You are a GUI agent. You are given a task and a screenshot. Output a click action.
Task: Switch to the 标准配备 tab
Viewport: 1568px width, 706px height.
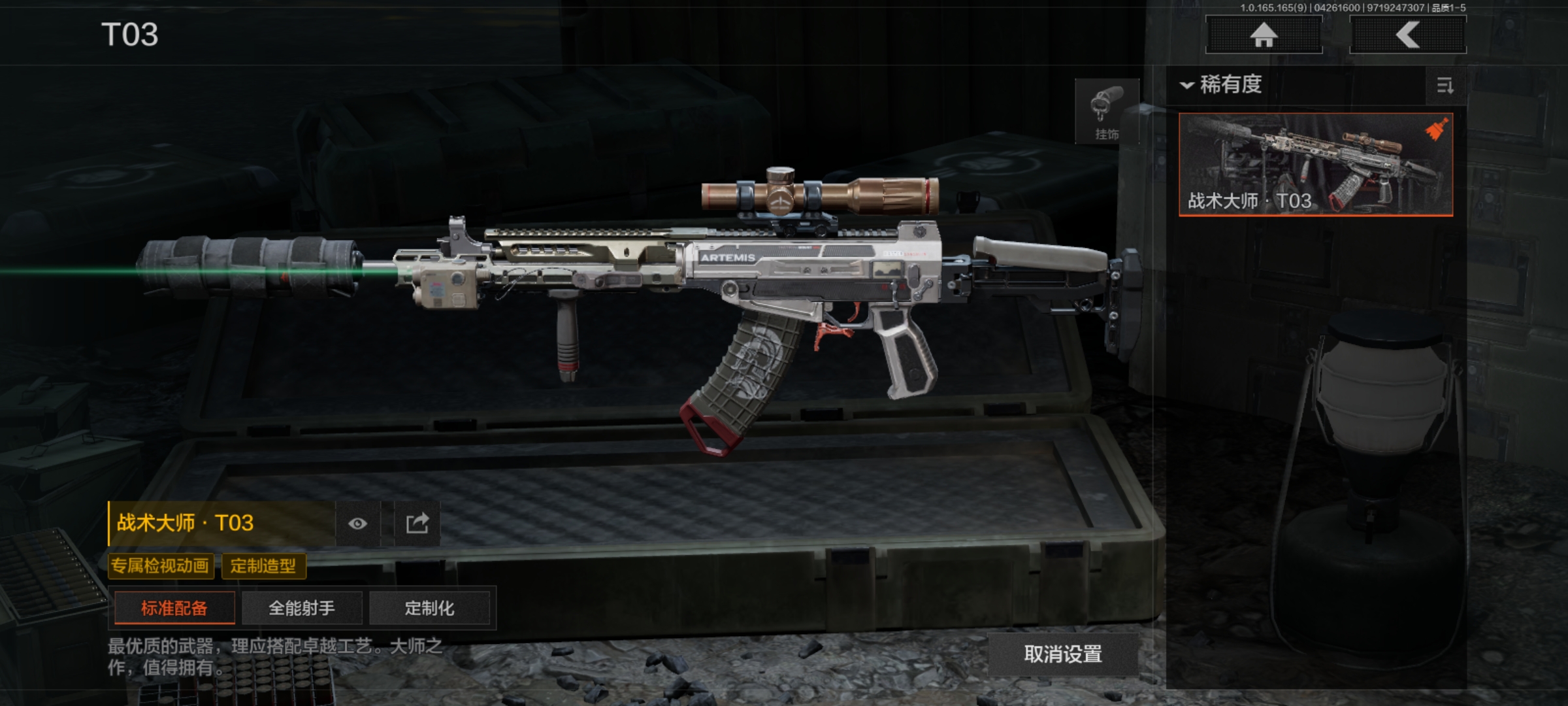(x=174, y=609)
